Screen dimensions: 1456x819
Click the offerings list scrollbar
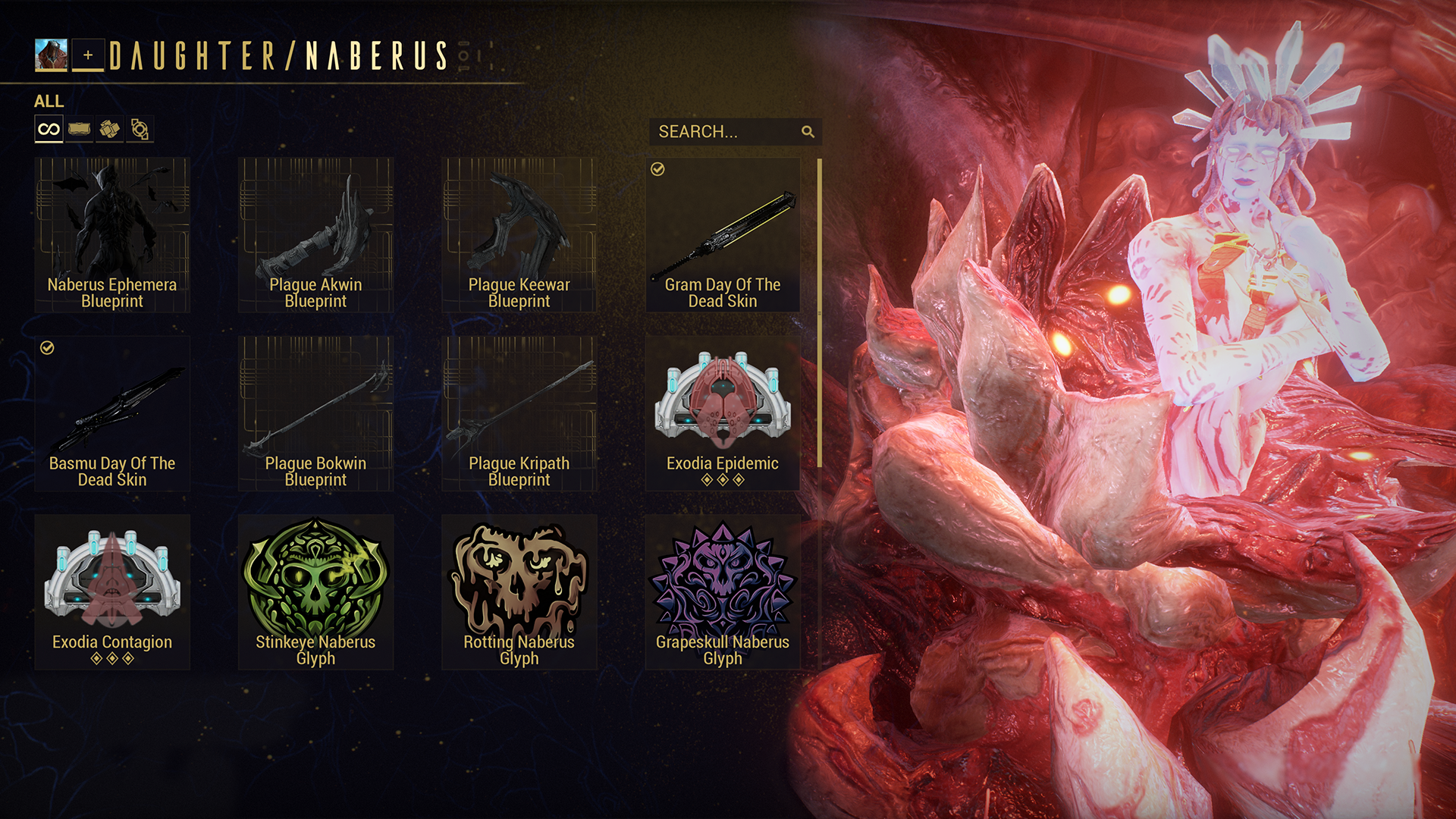coord(820,312)
